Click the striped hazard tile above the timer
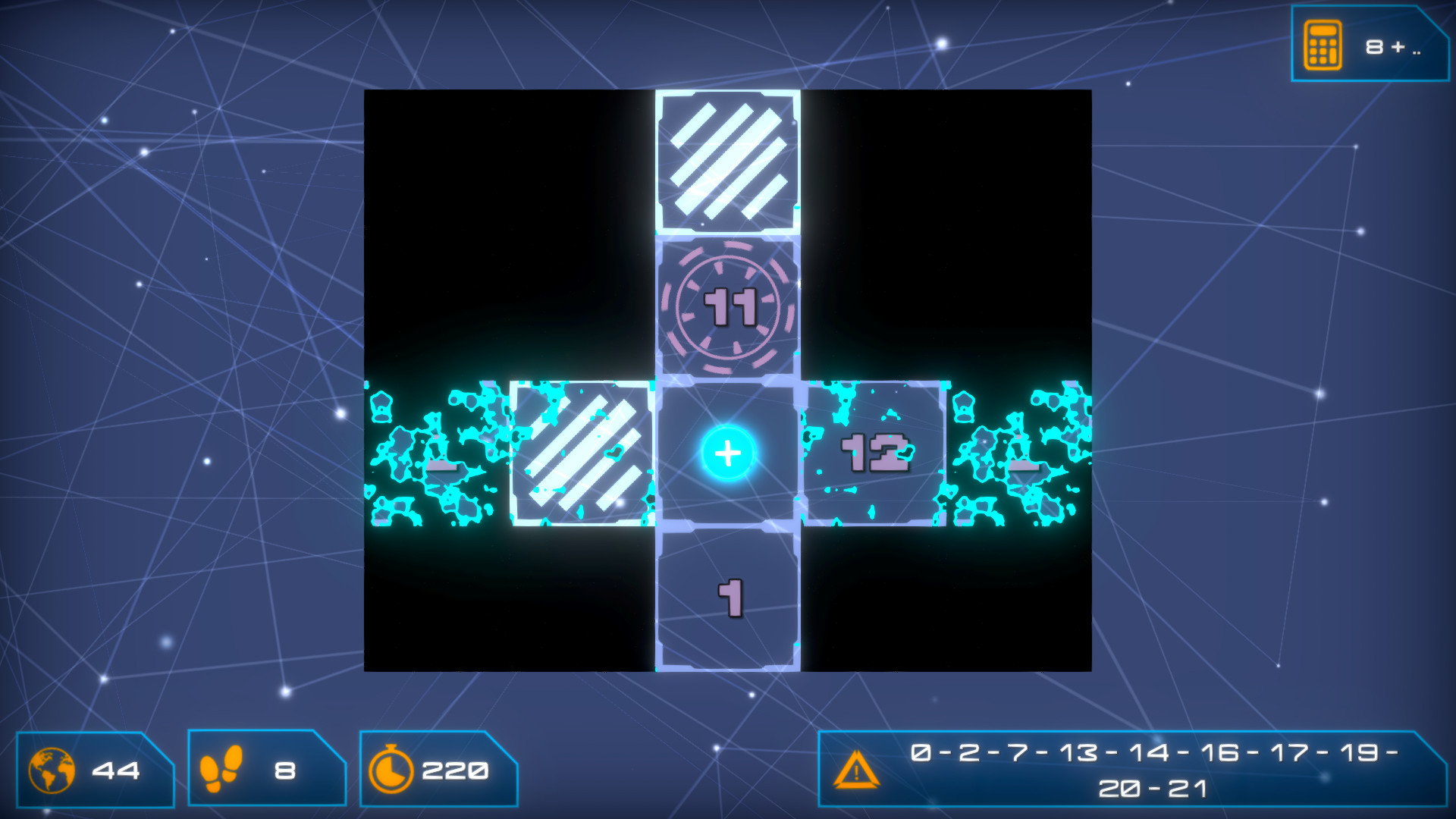 click(x=728, y=161)
